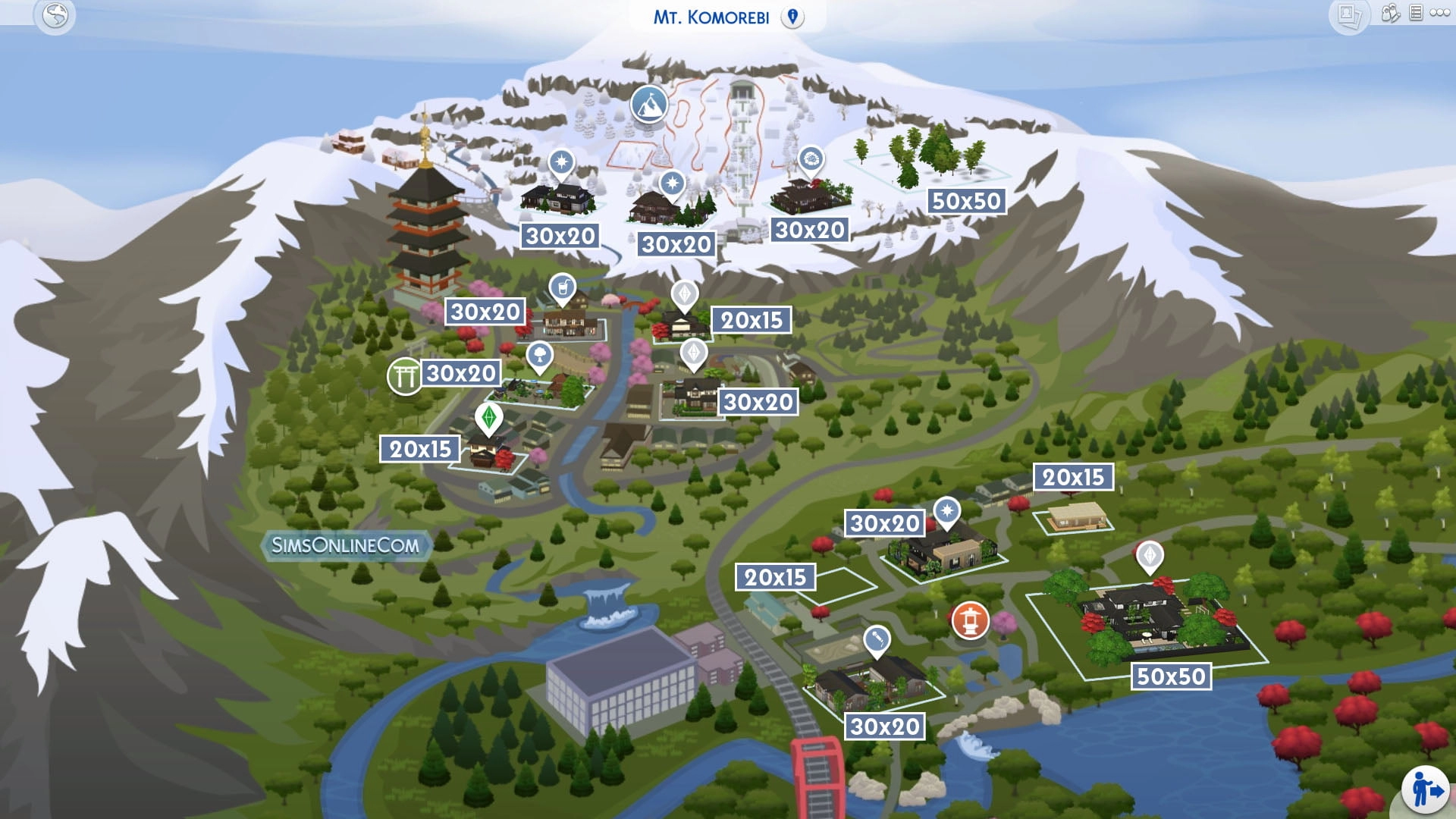Choose the tree park lot marker
Screen dimensions: 1456x819
539,355
